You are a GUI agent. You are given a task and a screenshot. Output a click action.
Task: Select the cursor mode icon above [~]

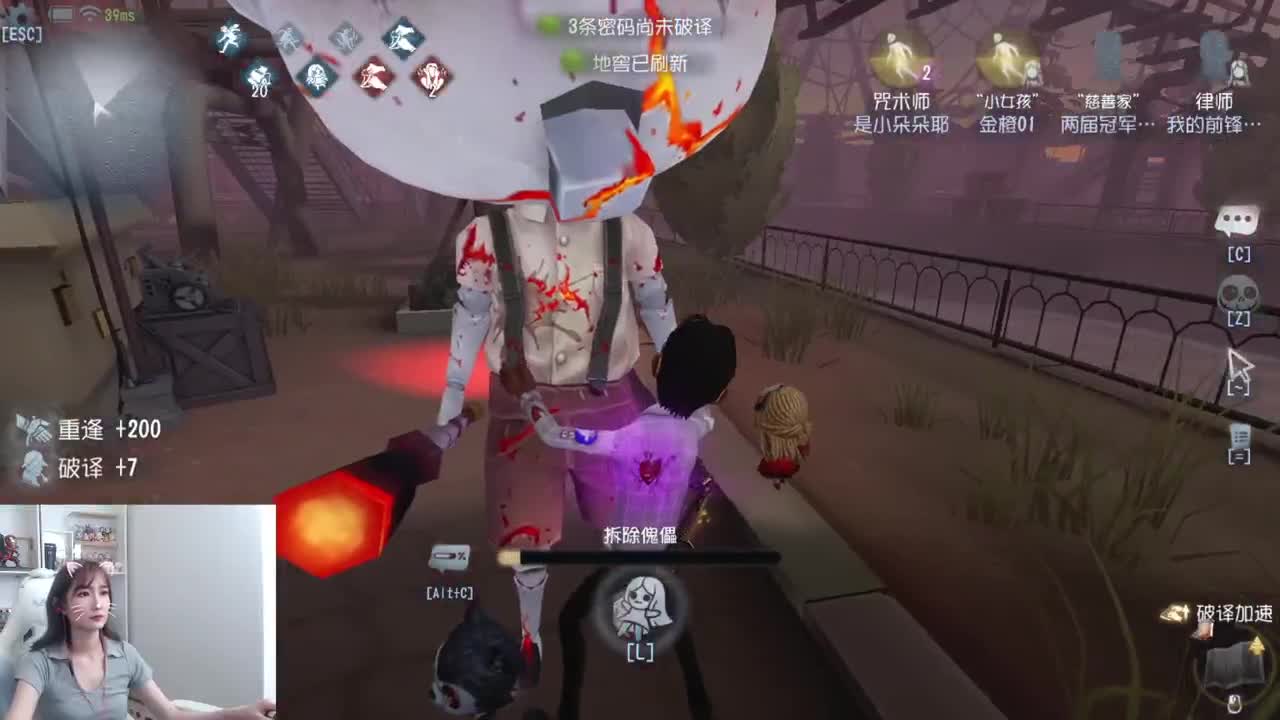(1240, 362)
